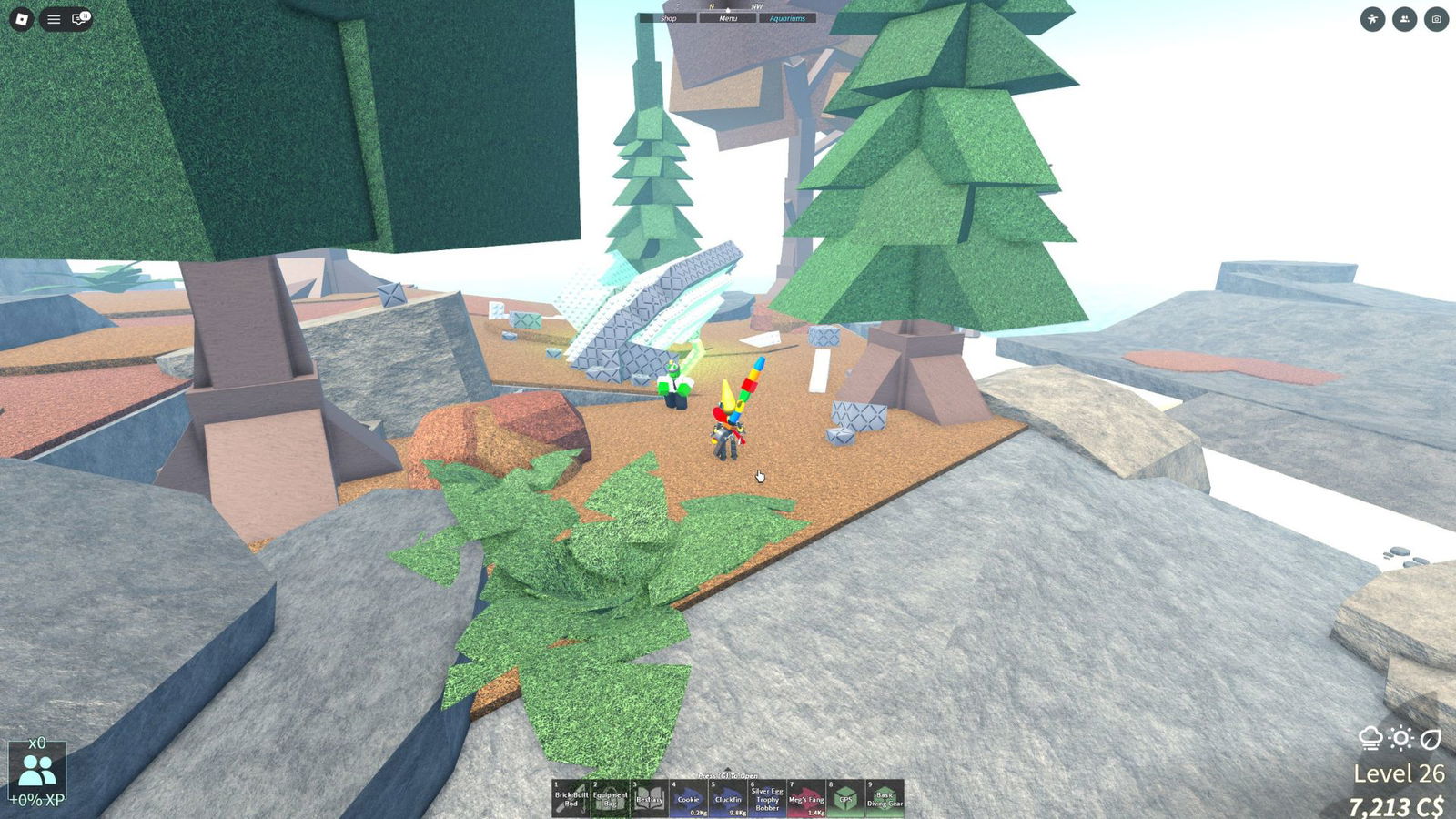Open the Equipment Bag slot

coord(610,798)
